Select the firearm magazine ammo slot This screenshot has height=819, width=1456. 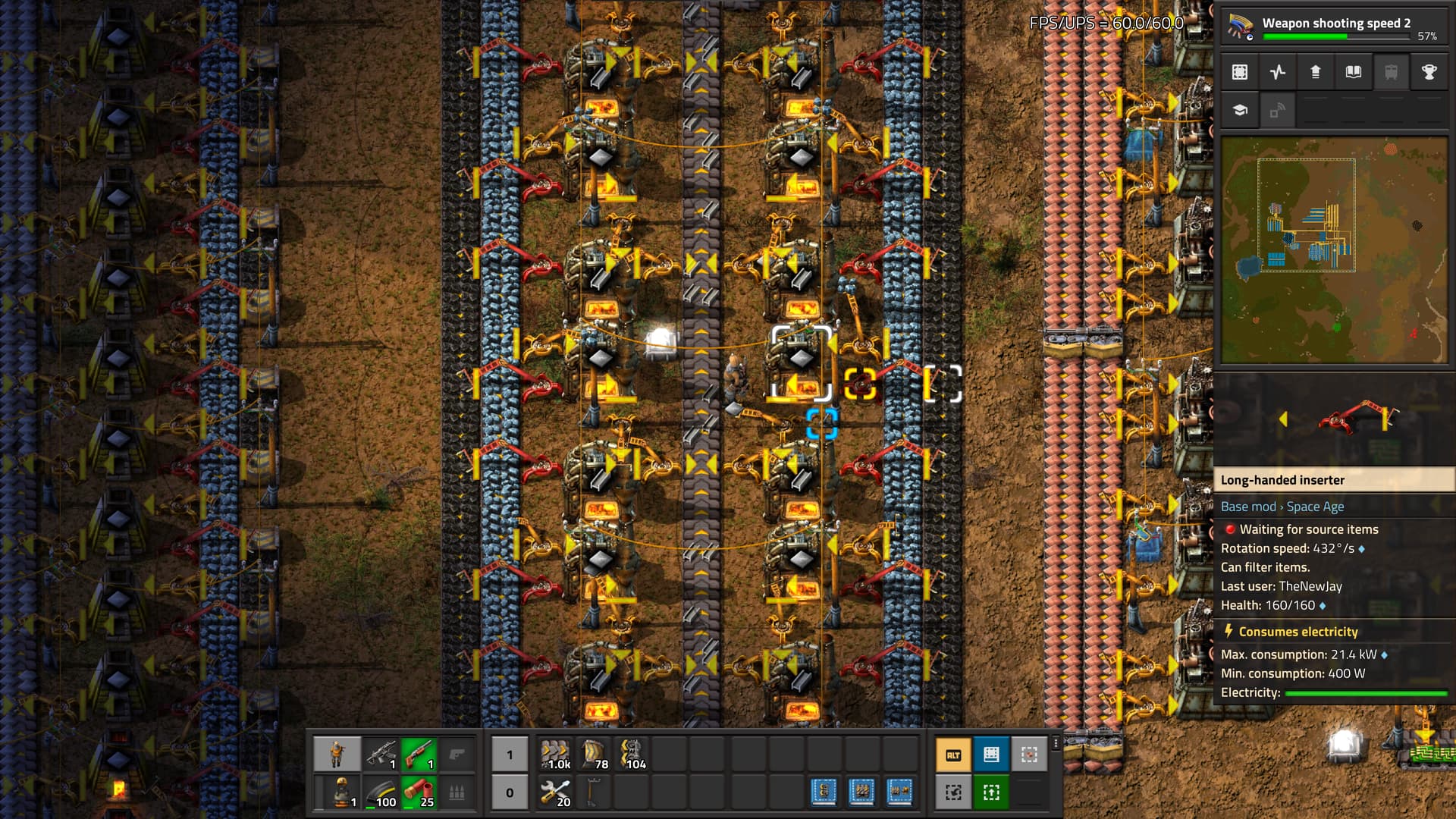[381, 792]
